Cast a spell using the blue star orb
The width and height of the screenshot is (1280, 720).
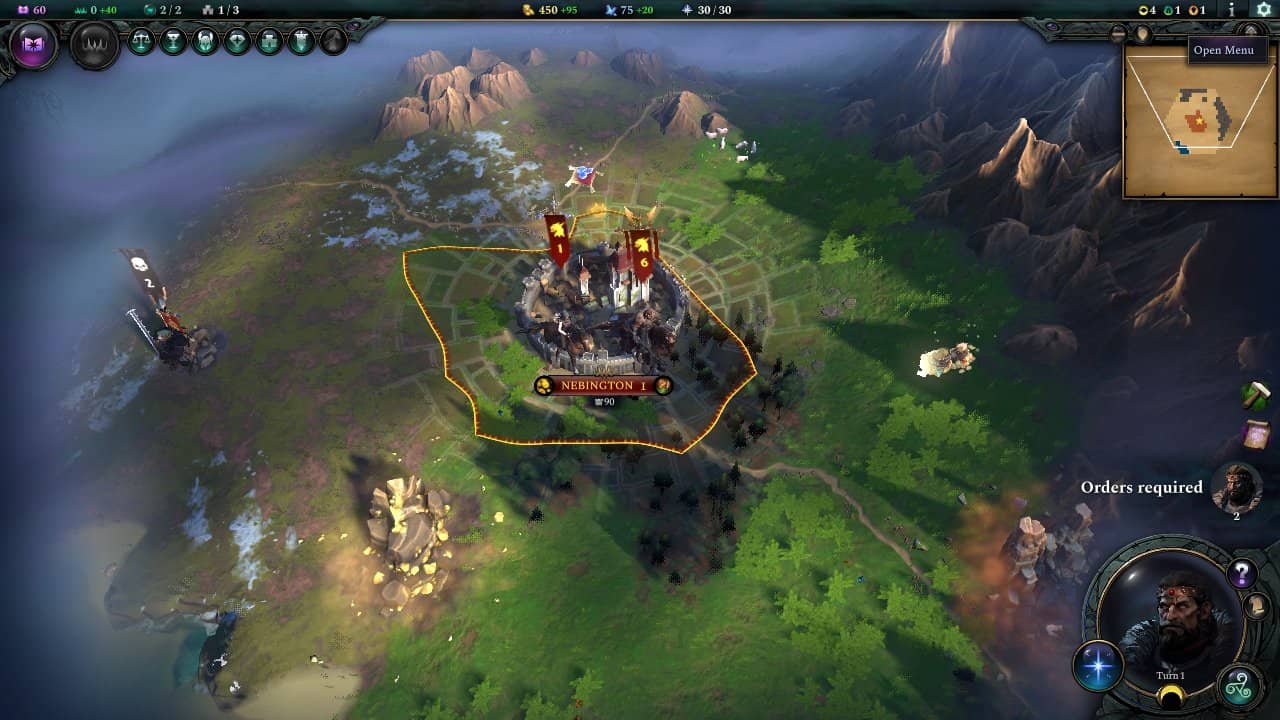pos(1098,666)
